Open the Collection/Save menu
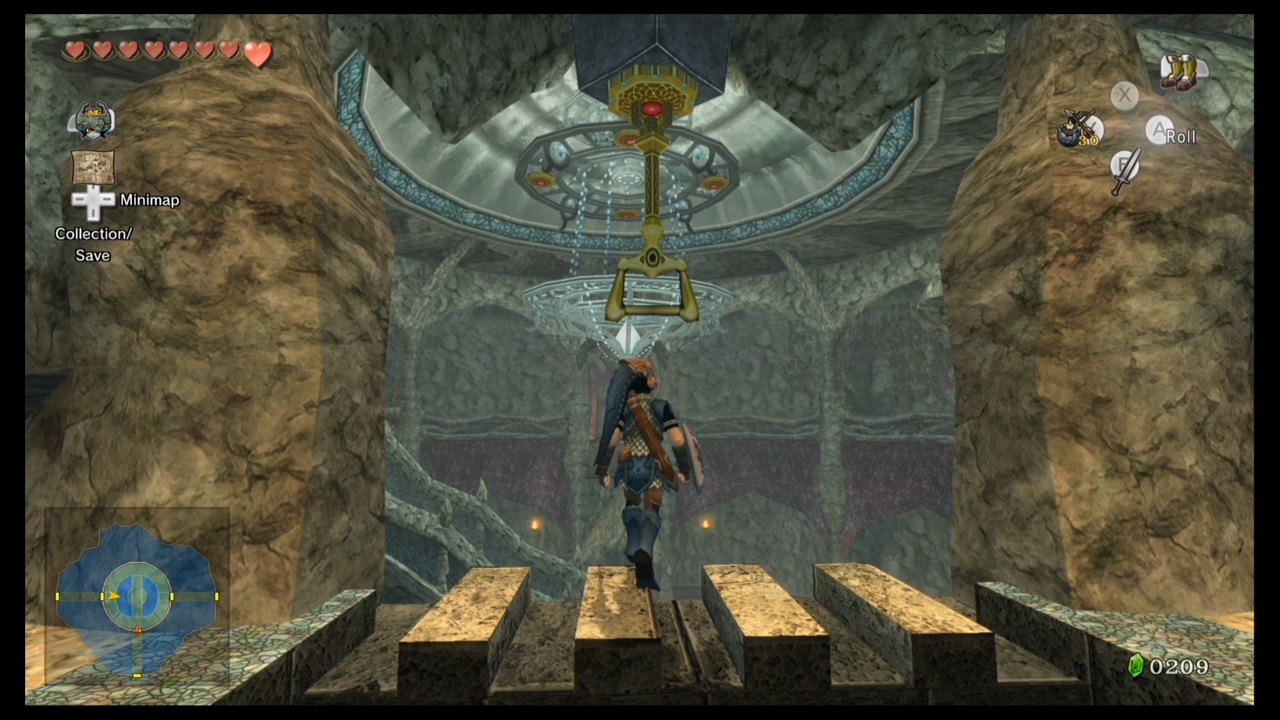 tap(93, 244)
